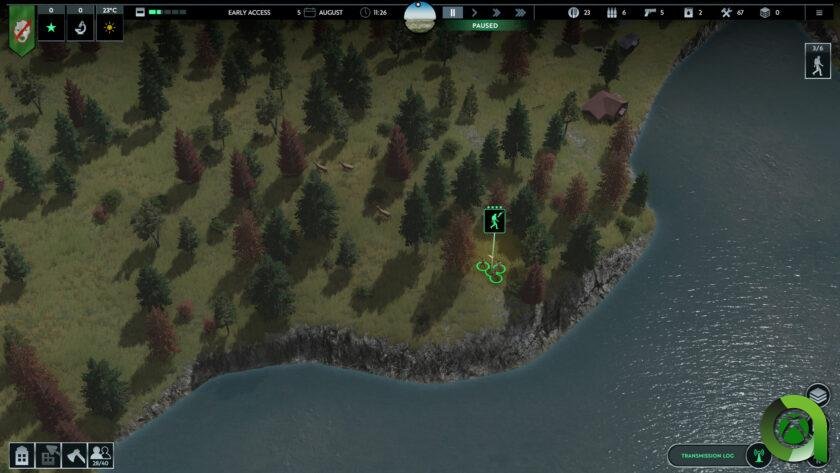Screen dimensions: 840x473
Task: Select the running soldier unit marker
Action: [494, 221]
